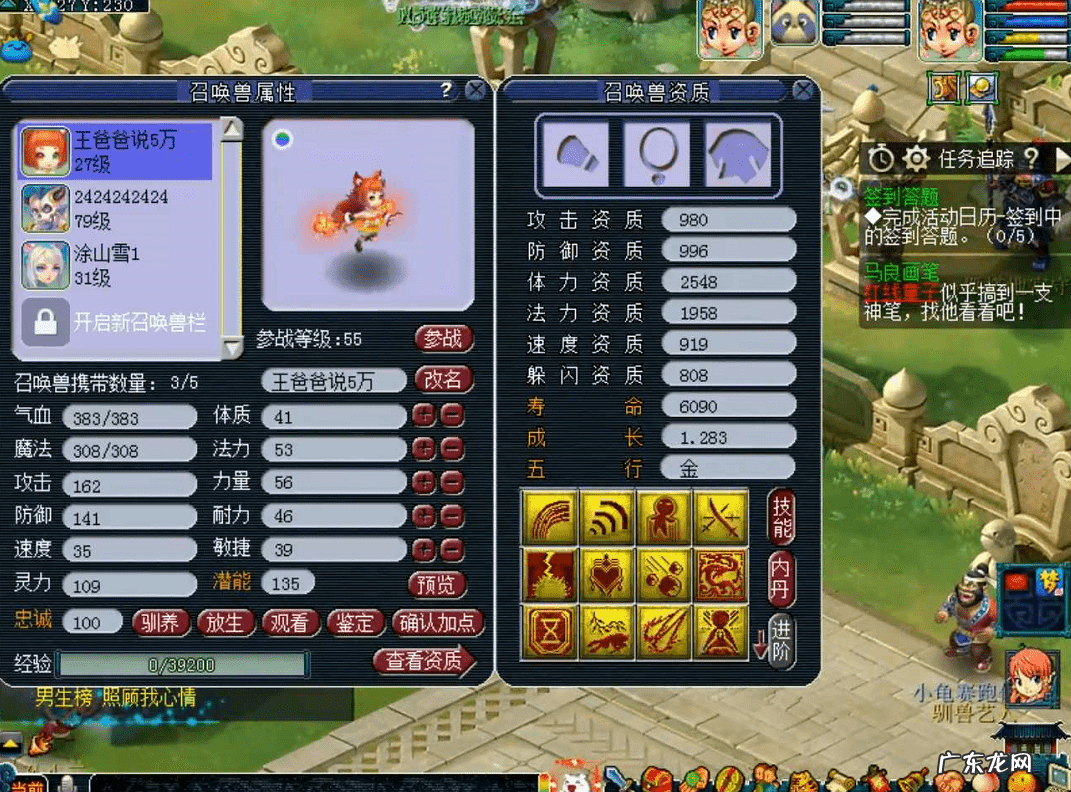Appraise the pet with 鉴定
The height and width of the screenshot is (792, 1071).
click(355, 623)
